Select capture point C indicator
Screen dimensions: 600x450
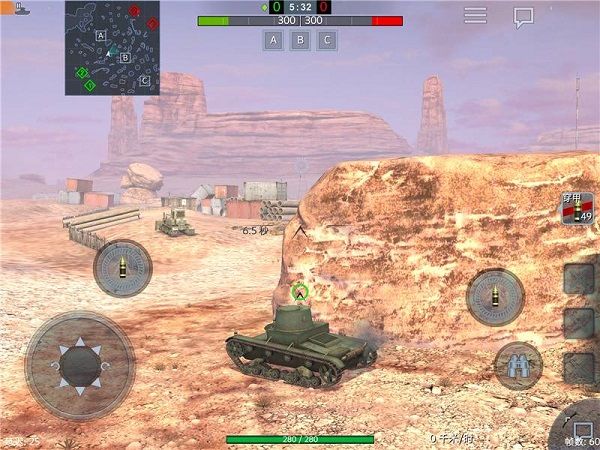pos(326,40)
